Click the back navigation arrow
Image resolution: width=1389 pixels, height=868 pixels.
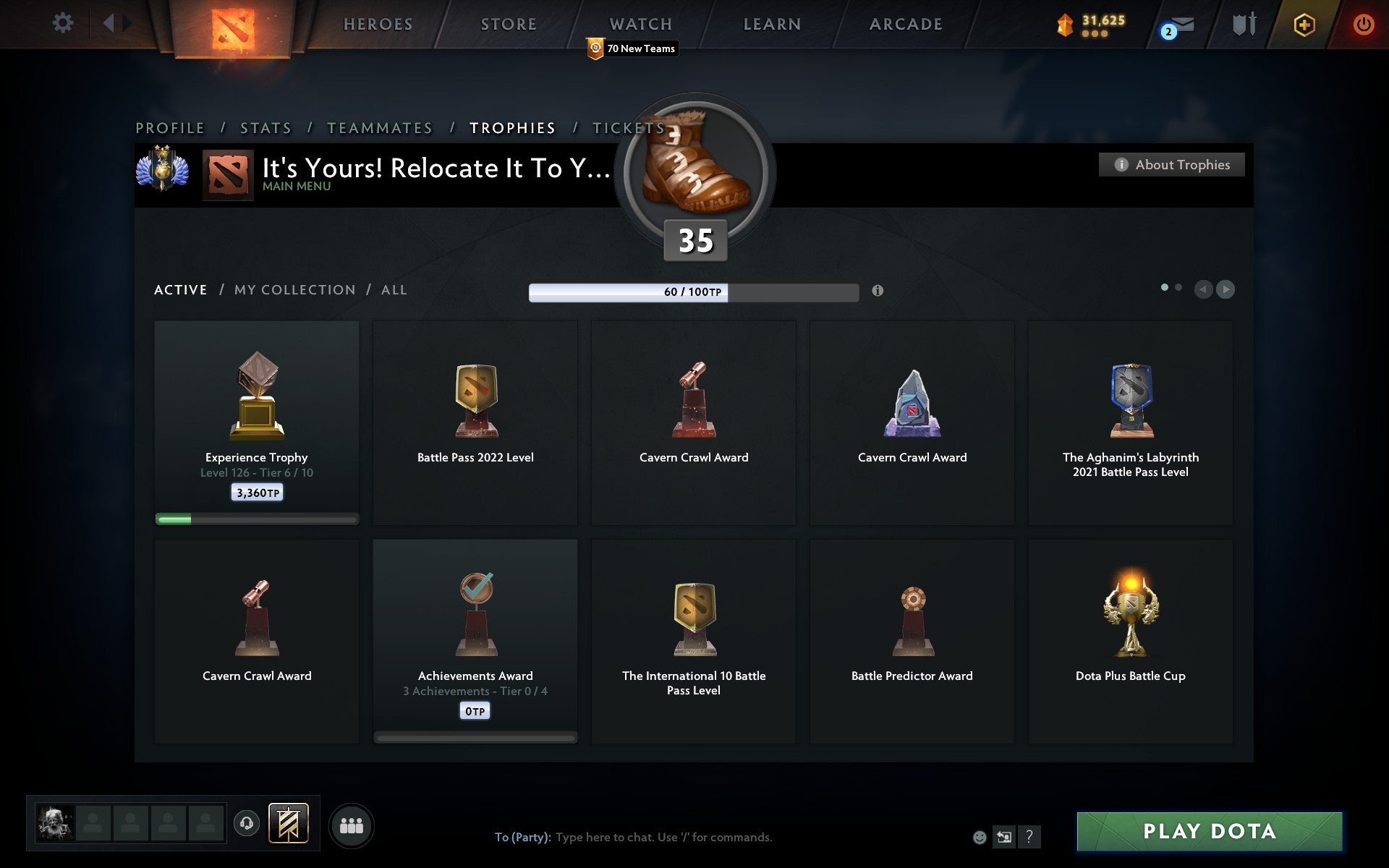[x=109, y=22]
